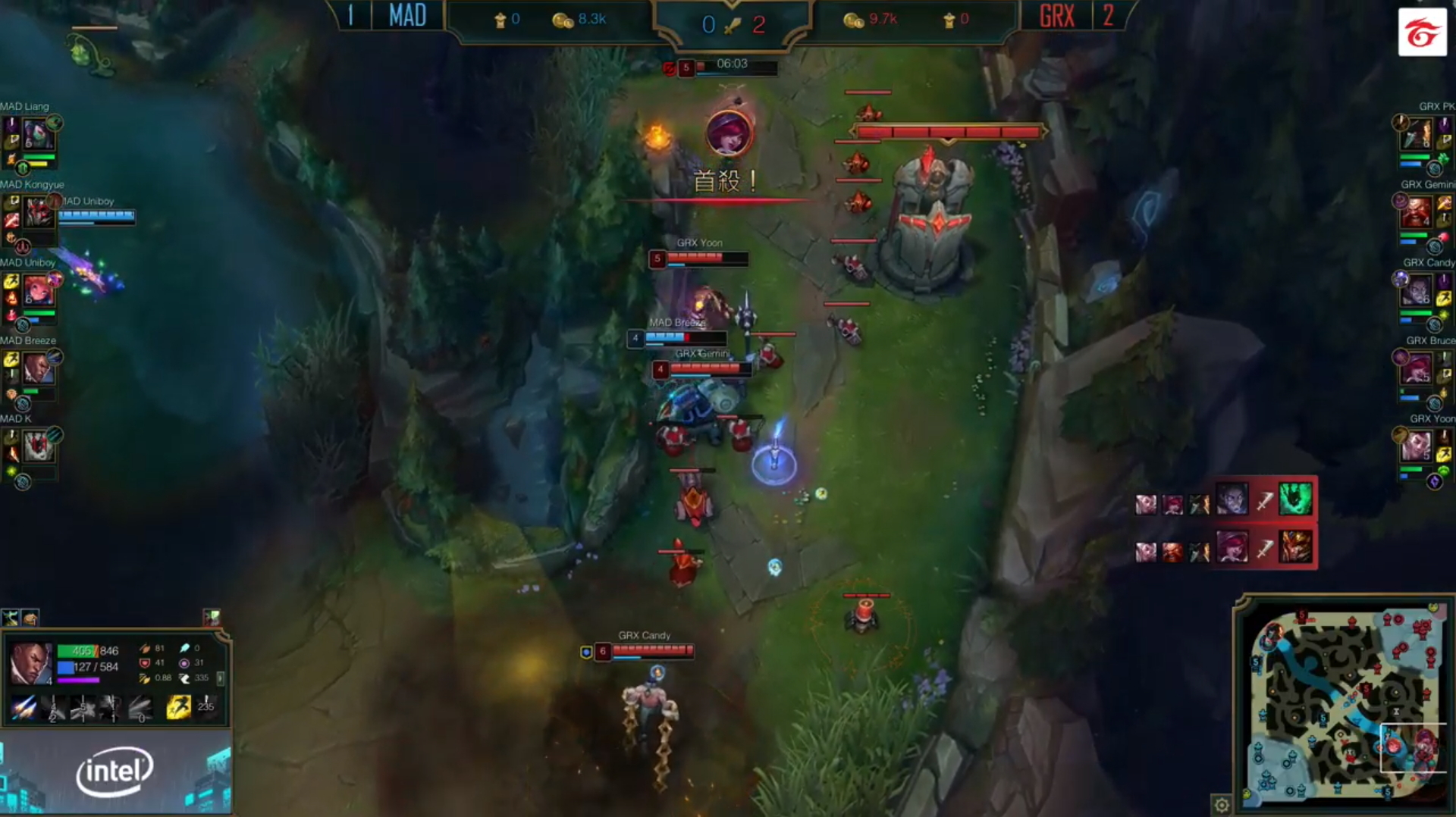Click the GRX team name on the scoreboard
This screenshot has height=817, width=1456.
1056,16
